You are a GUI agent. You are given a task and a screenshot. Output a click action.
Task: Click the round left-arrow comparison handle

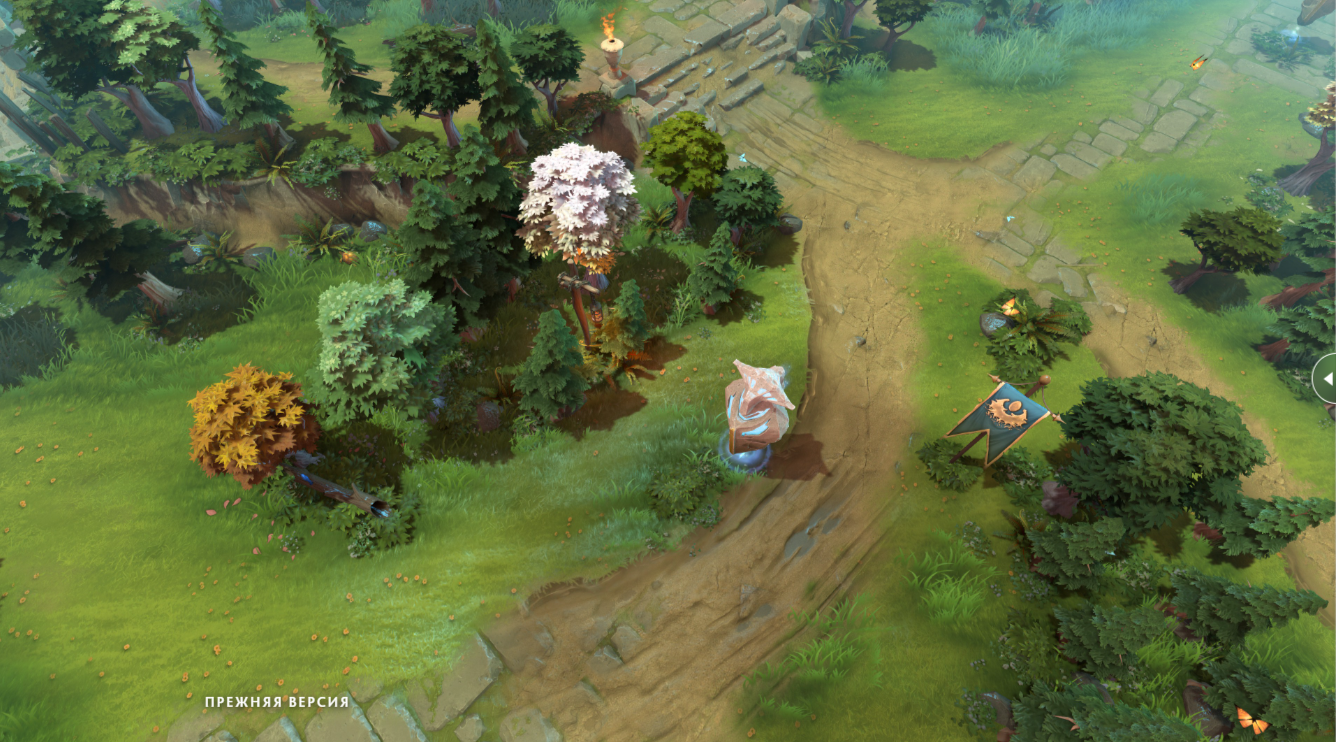(x=1326, y=378)
